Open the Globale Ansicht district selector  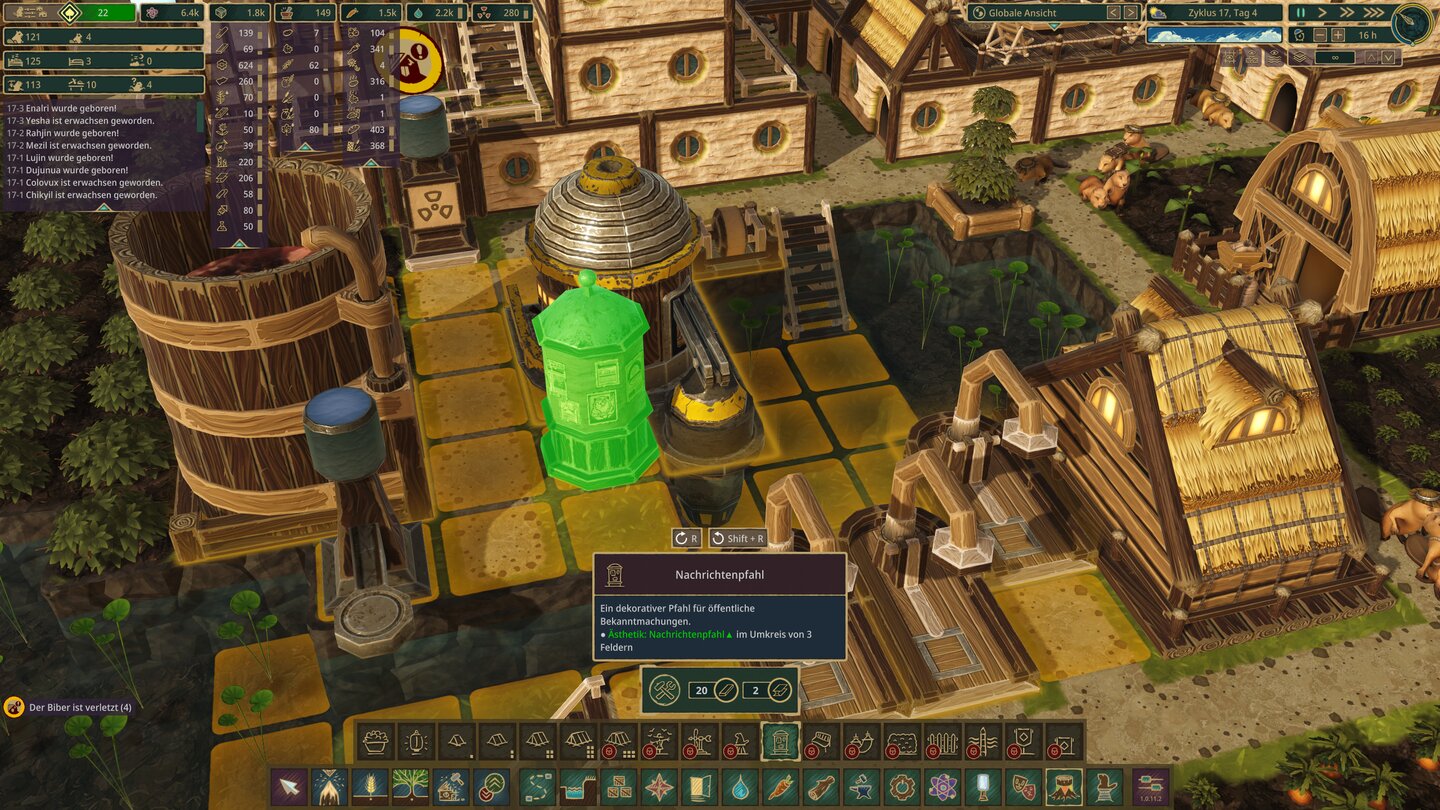(1020, 13)
